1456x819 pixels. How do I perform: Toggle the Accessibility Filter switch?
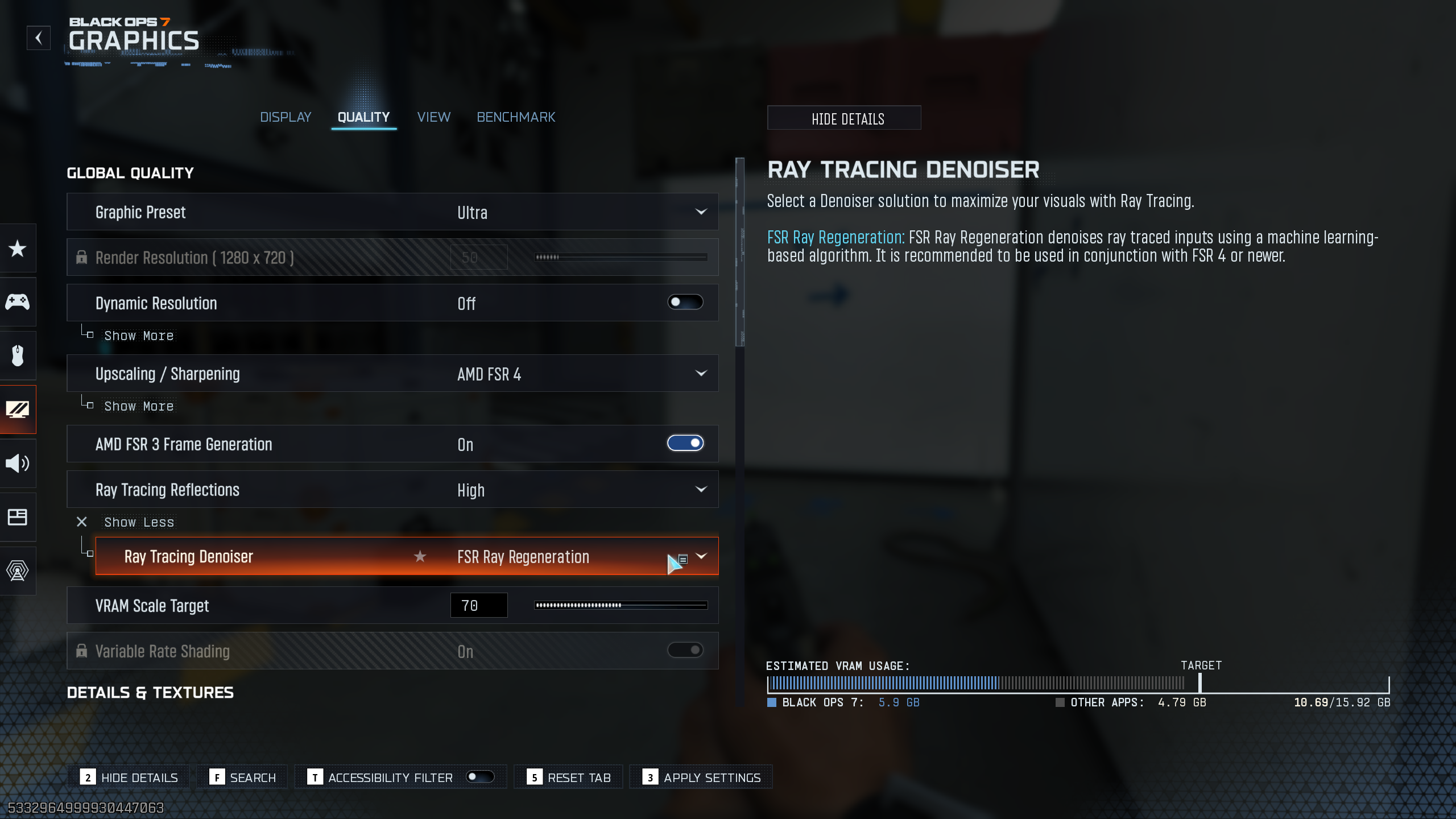[479, 777]
